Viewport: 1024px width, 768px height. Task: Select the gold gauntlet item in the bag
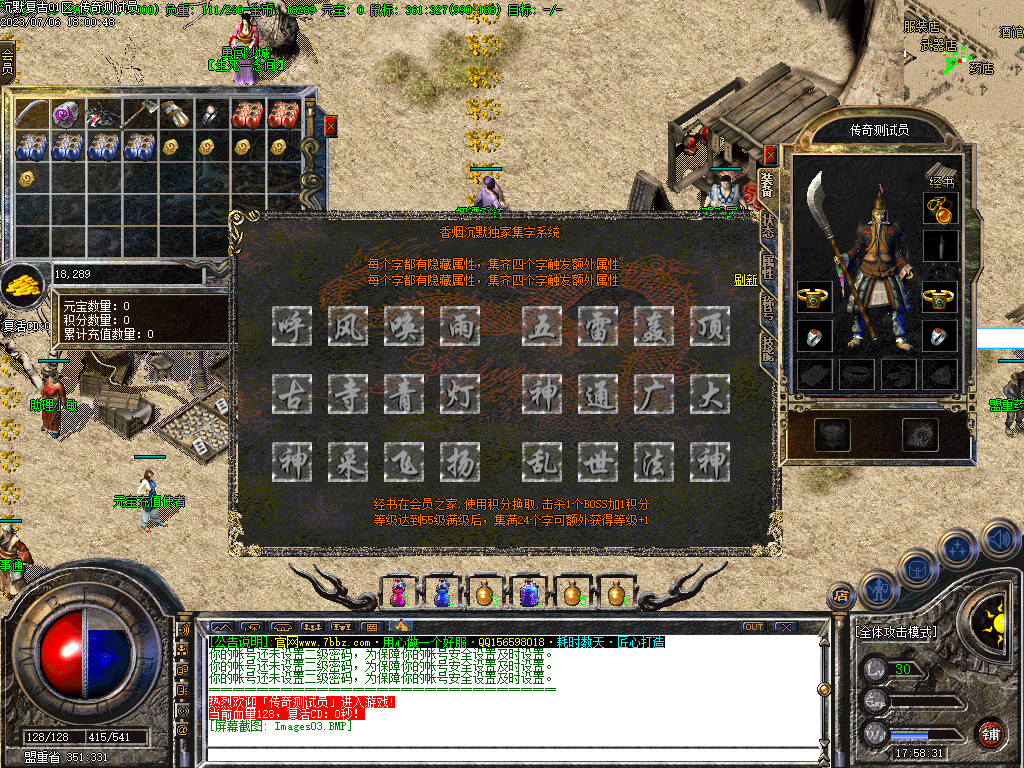(x=177, y=114)
